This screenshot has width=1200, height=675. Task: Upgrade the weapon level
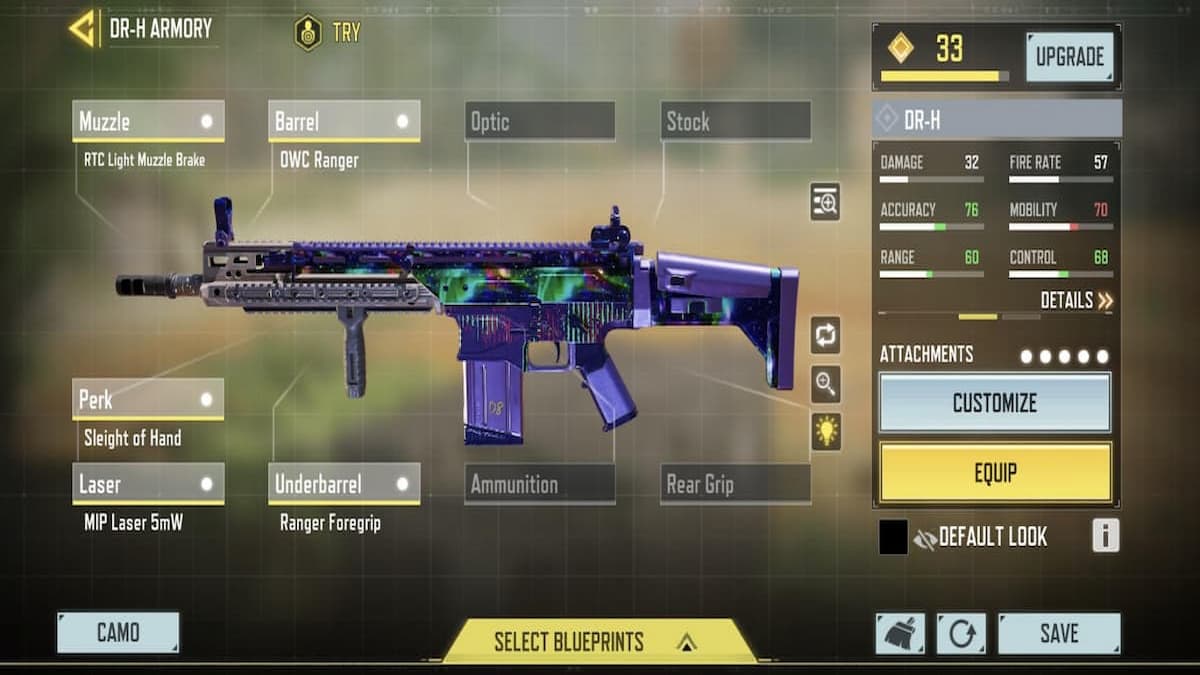pyautogui.click(x=1068, y=57)
